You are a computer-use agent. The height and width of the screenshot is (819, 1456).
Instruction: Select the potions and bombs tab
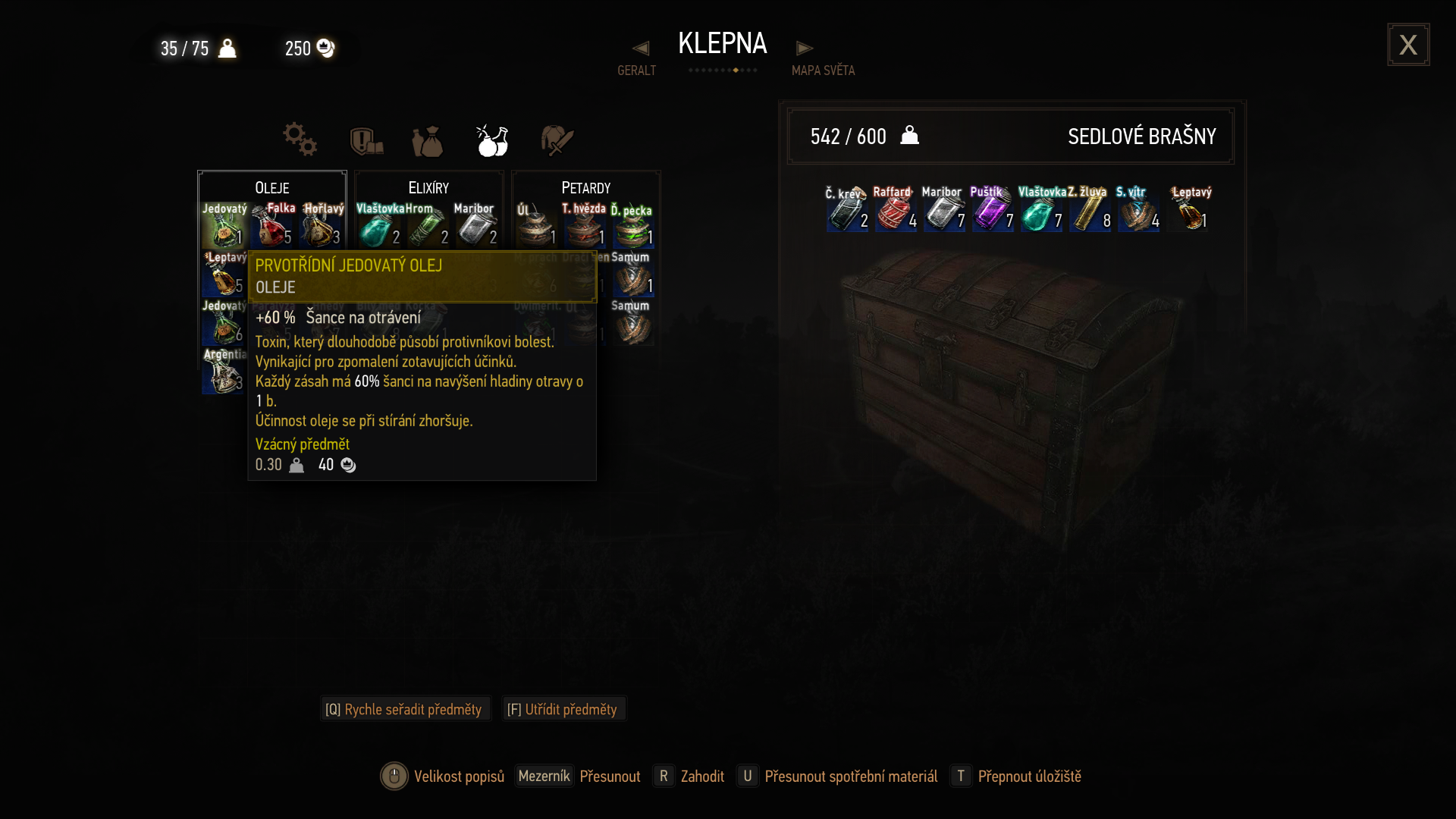click(492, 140)
